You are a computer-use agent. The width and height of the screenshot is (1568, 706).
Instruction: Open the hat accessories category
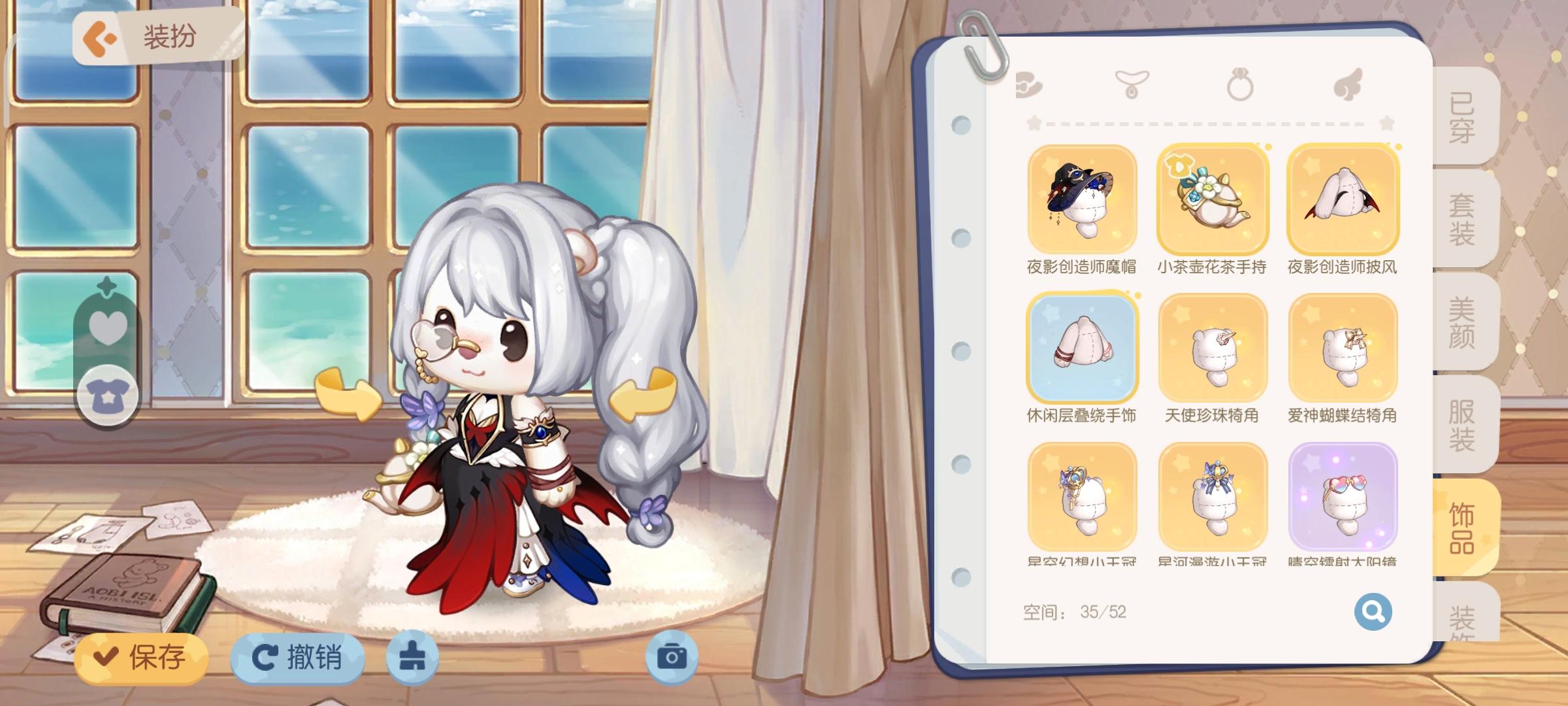(x=1029, y=84)
